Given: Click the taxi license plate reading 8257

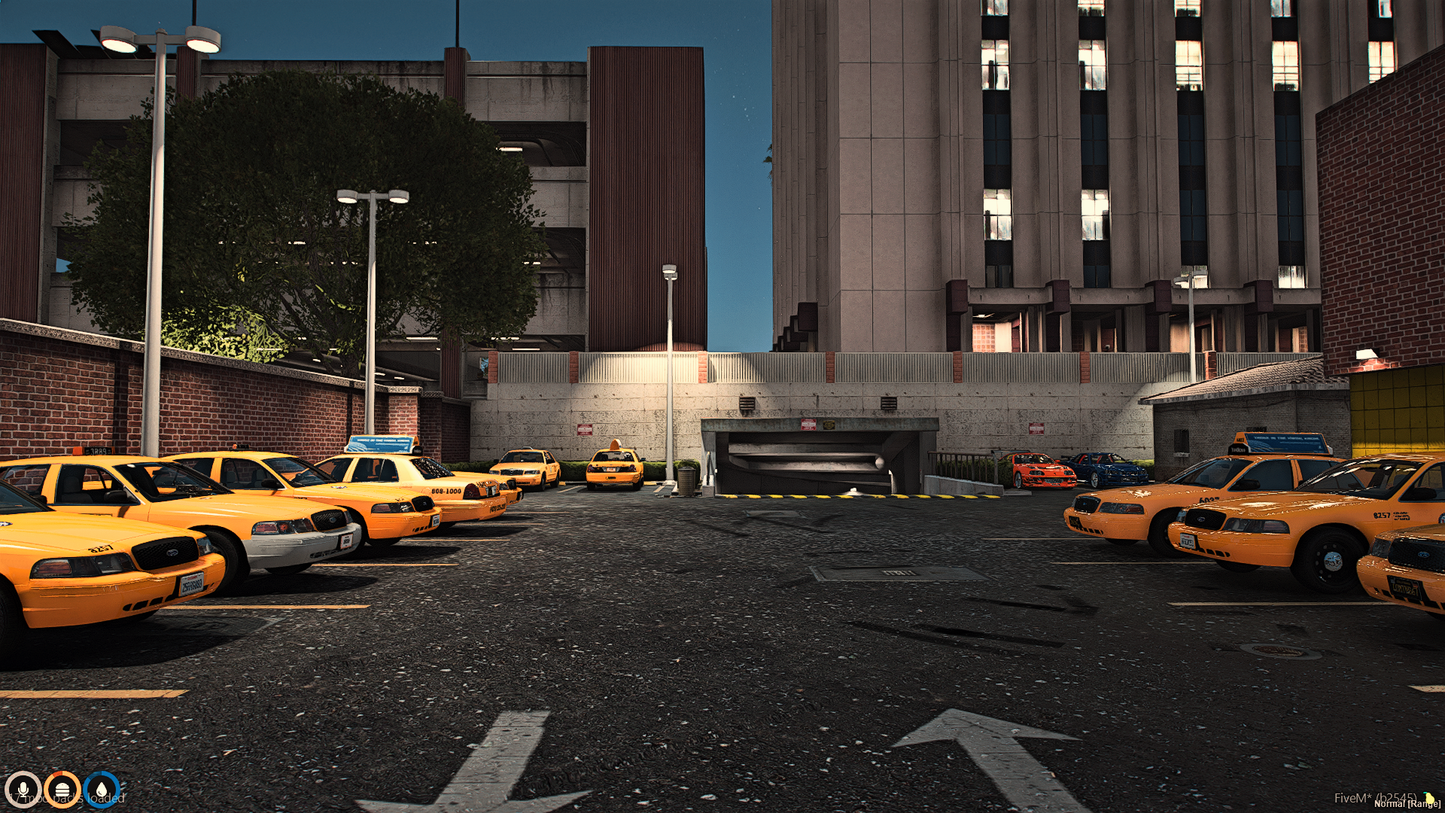Looking at the screenshot, I should pyautogui.click(x=100, y=547).
